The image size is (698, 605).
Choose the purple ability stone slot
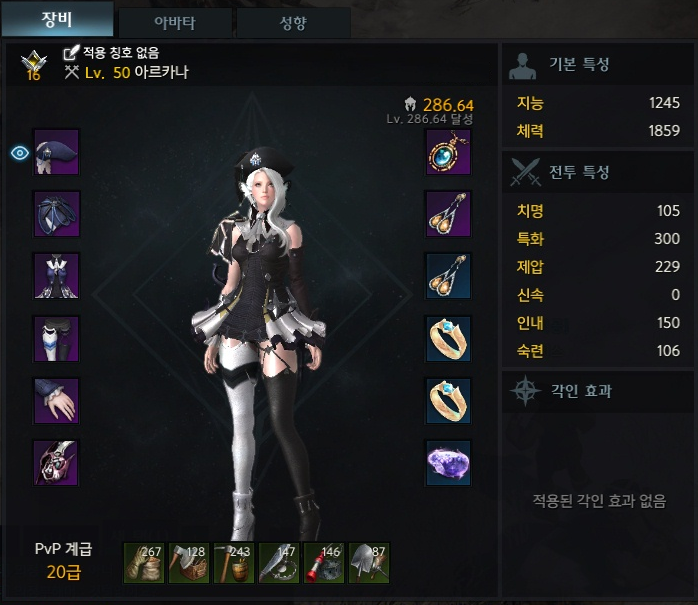pos(449,464)
